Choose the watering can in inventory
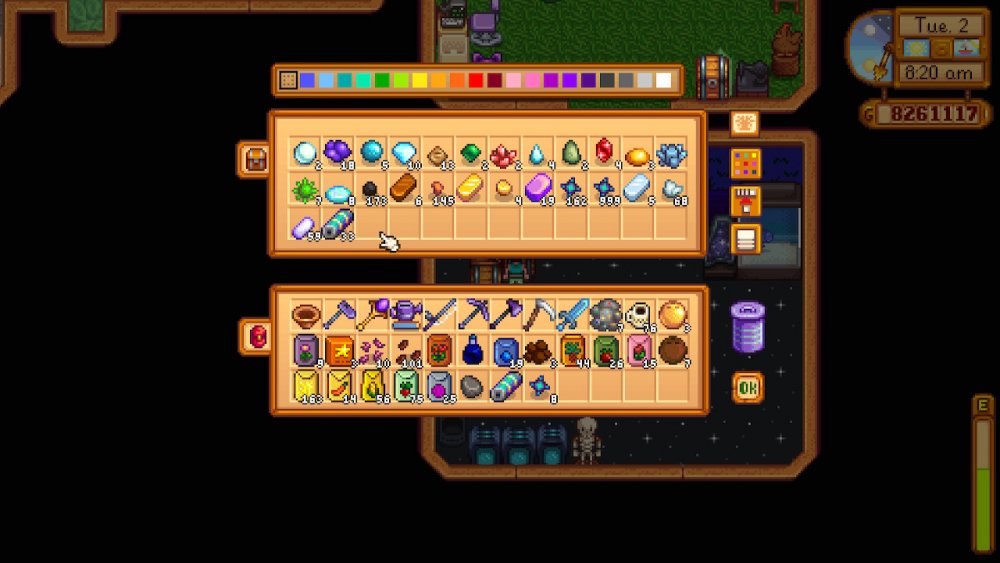Image resolution: width=1000 pixels, height=563 pixels. point(405,315)
